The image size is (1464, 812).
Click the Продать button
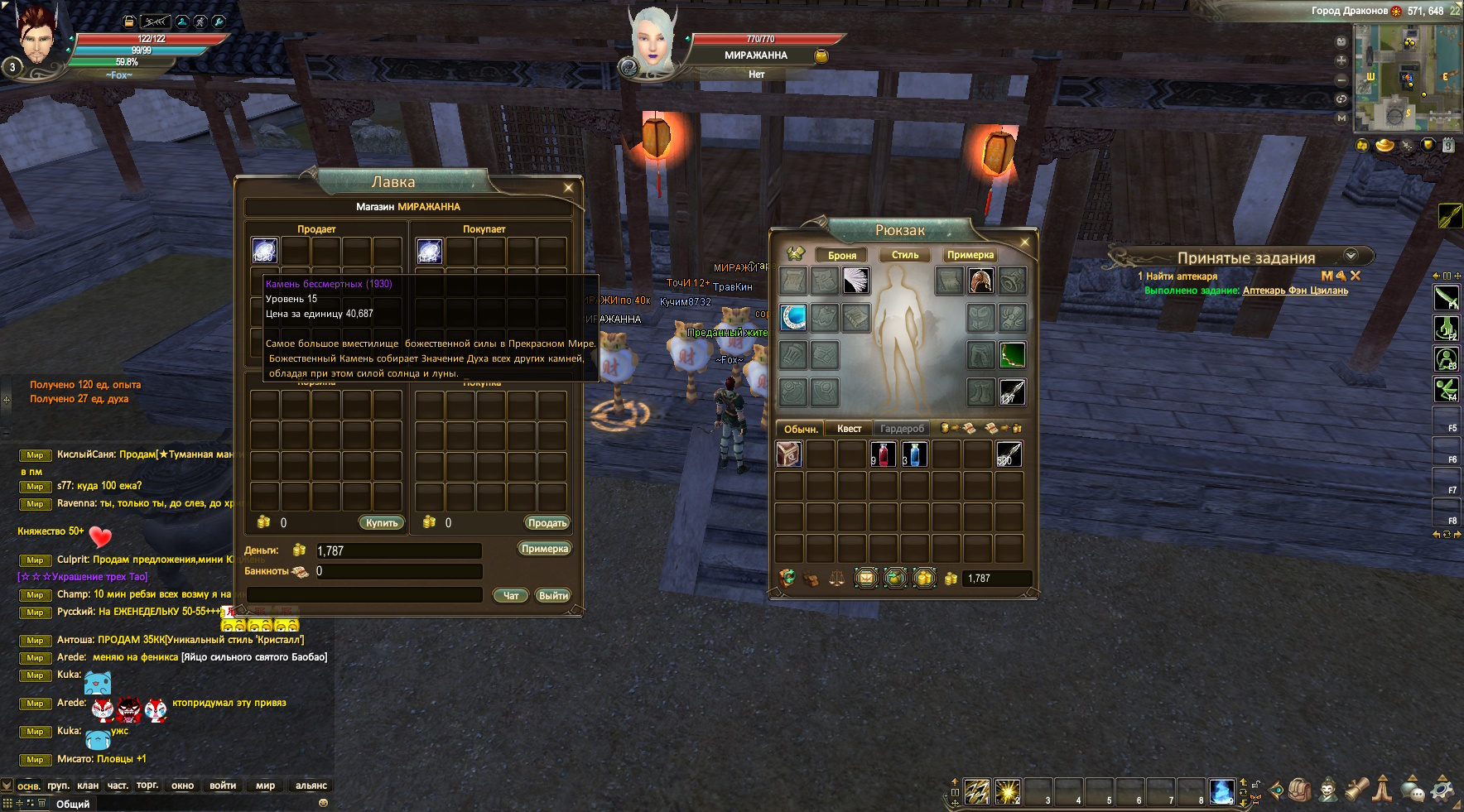click(x=547, y=522)
